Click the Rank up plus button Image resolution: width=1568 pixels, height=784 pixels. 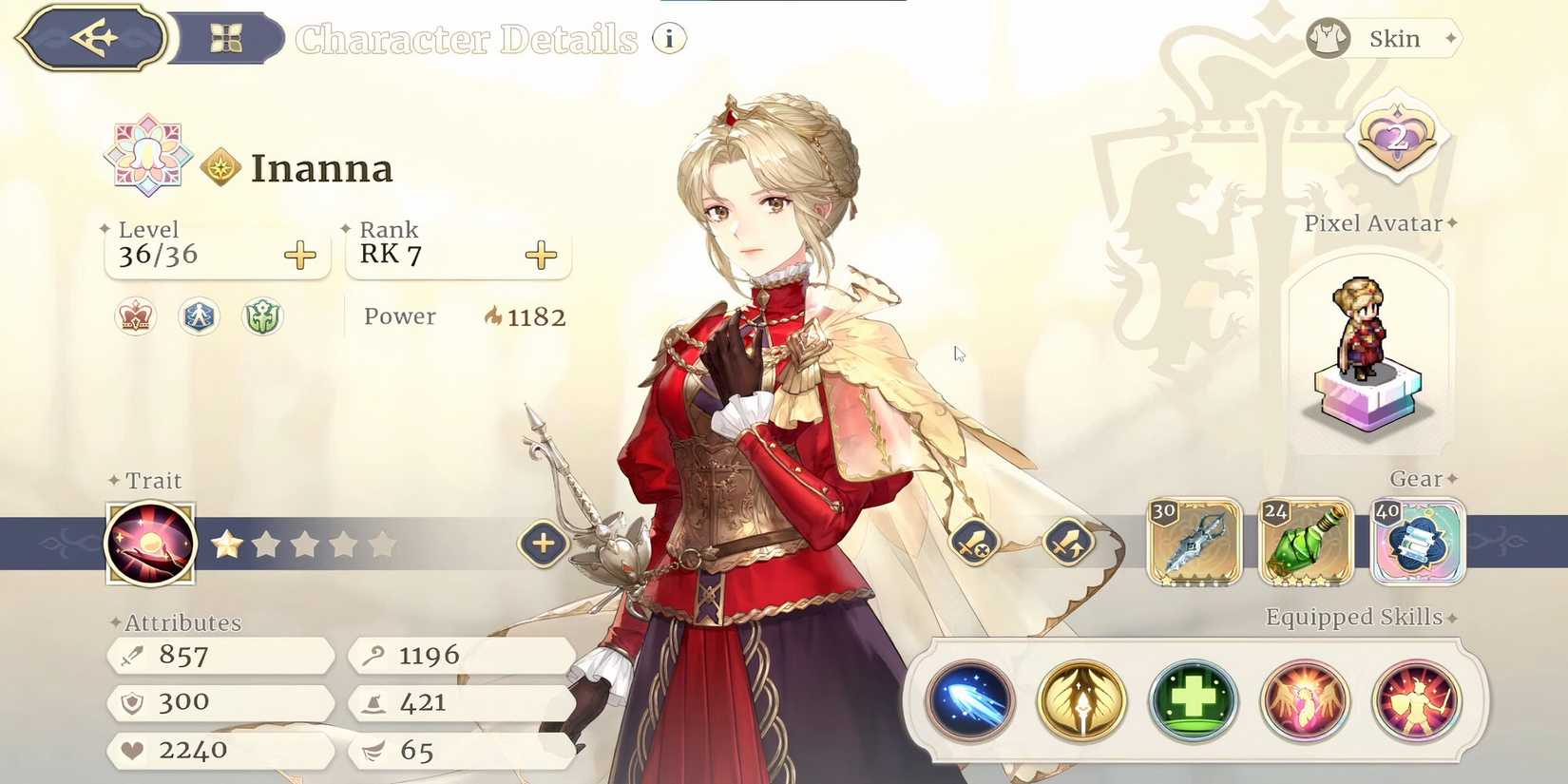click(541, 255)
